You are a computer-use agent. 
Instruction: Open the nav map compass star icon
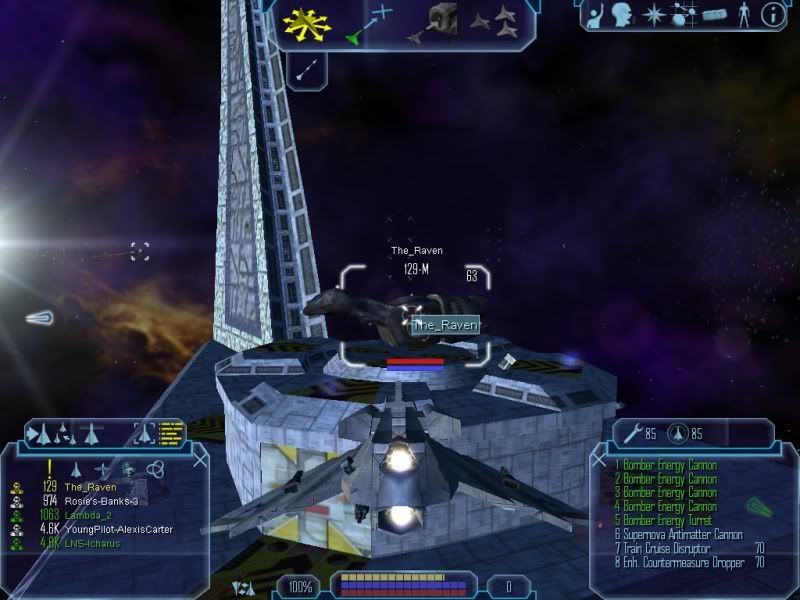pyautogui.click(x=655, y=15)
